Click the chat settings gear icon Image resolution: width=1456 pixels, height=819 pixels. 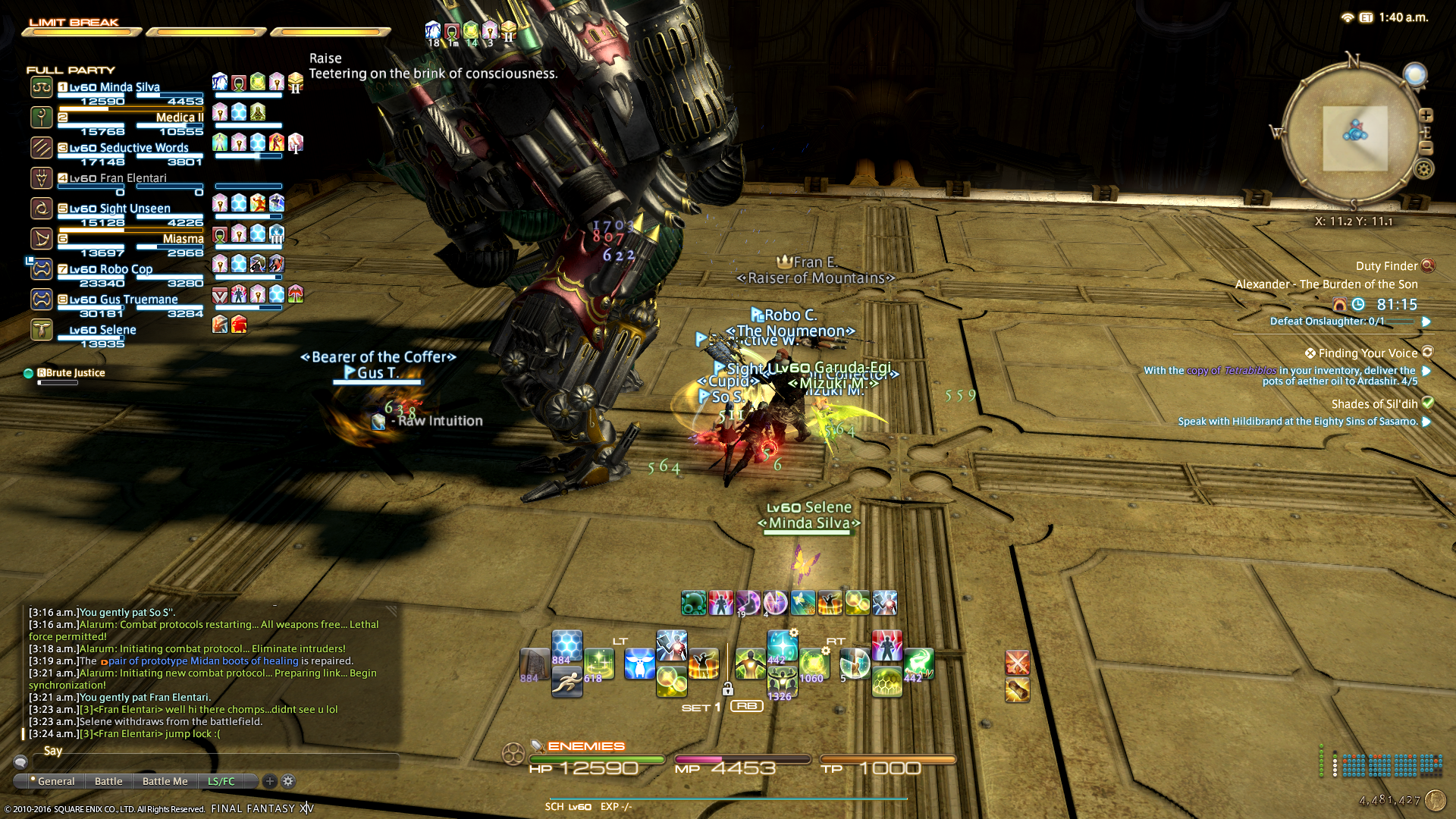click(288, 781)
